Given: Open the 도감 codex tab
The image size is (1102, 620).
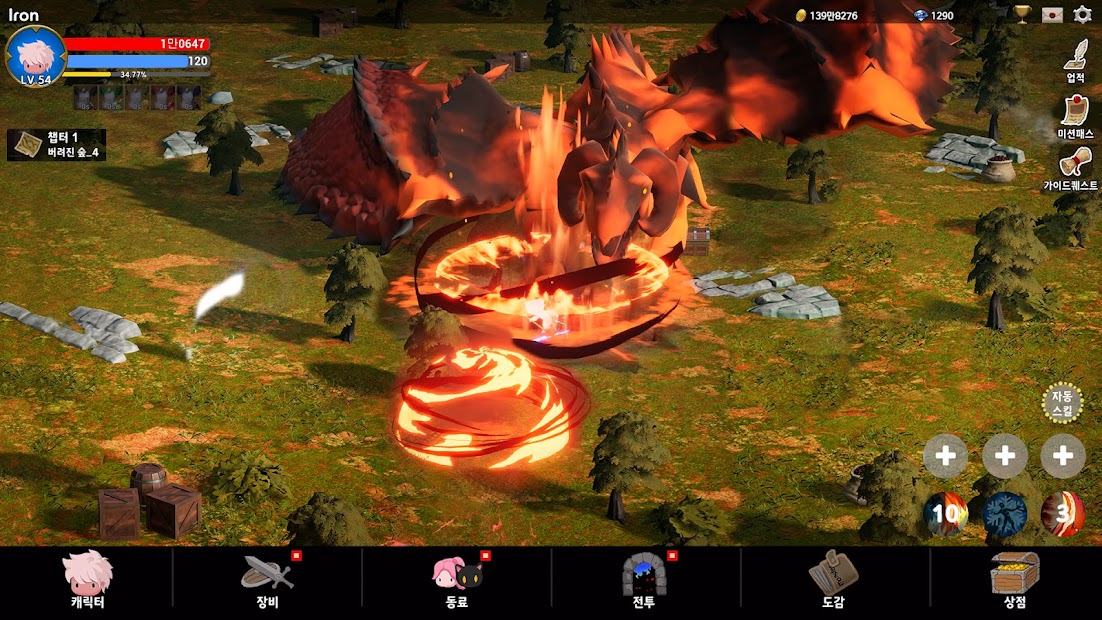Looking at the screenshot, I should point(833,580).
